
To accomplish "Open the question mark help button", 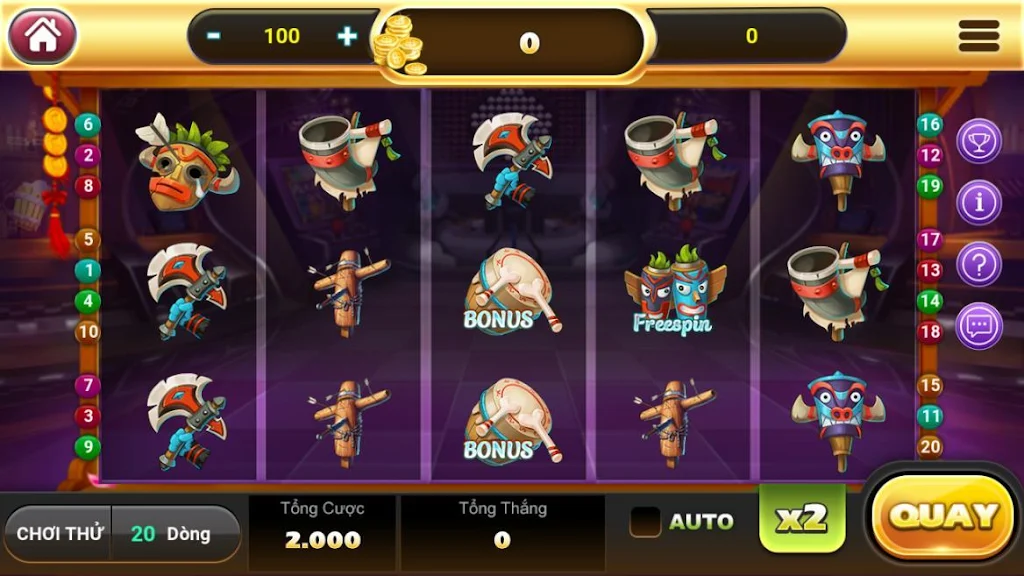I will coord(978,265).
